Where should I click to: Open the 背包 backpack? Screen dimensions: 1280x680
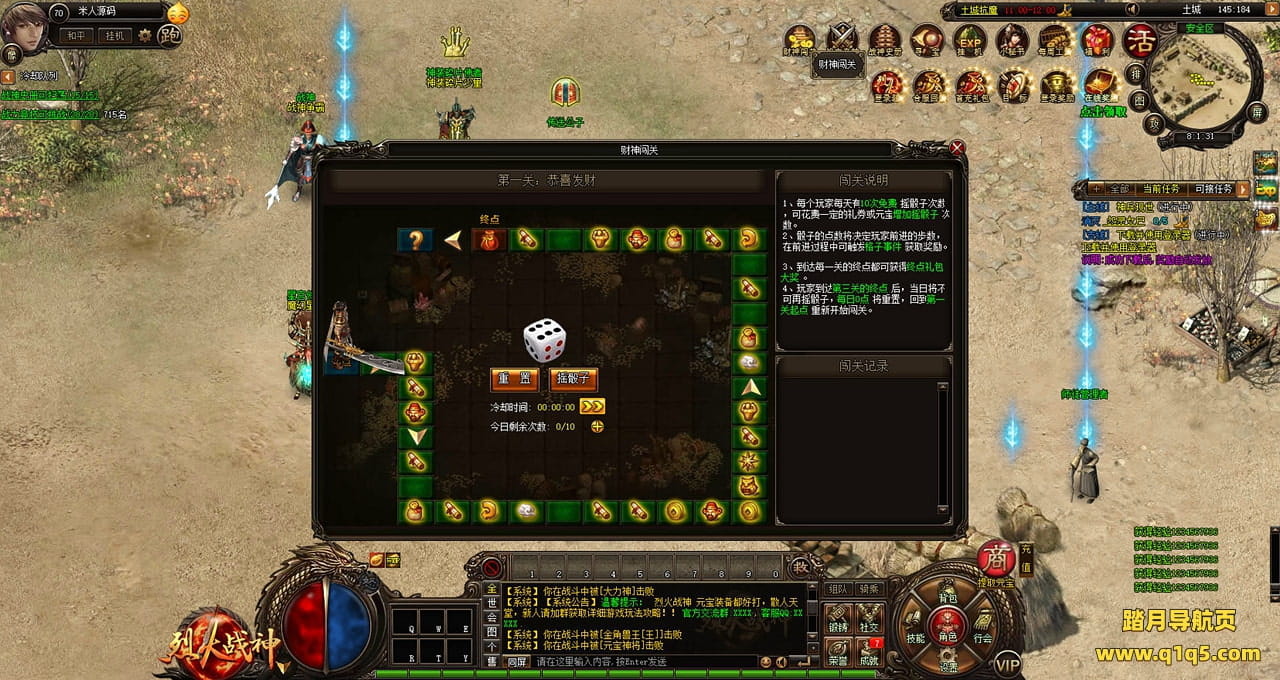point(947,598)
